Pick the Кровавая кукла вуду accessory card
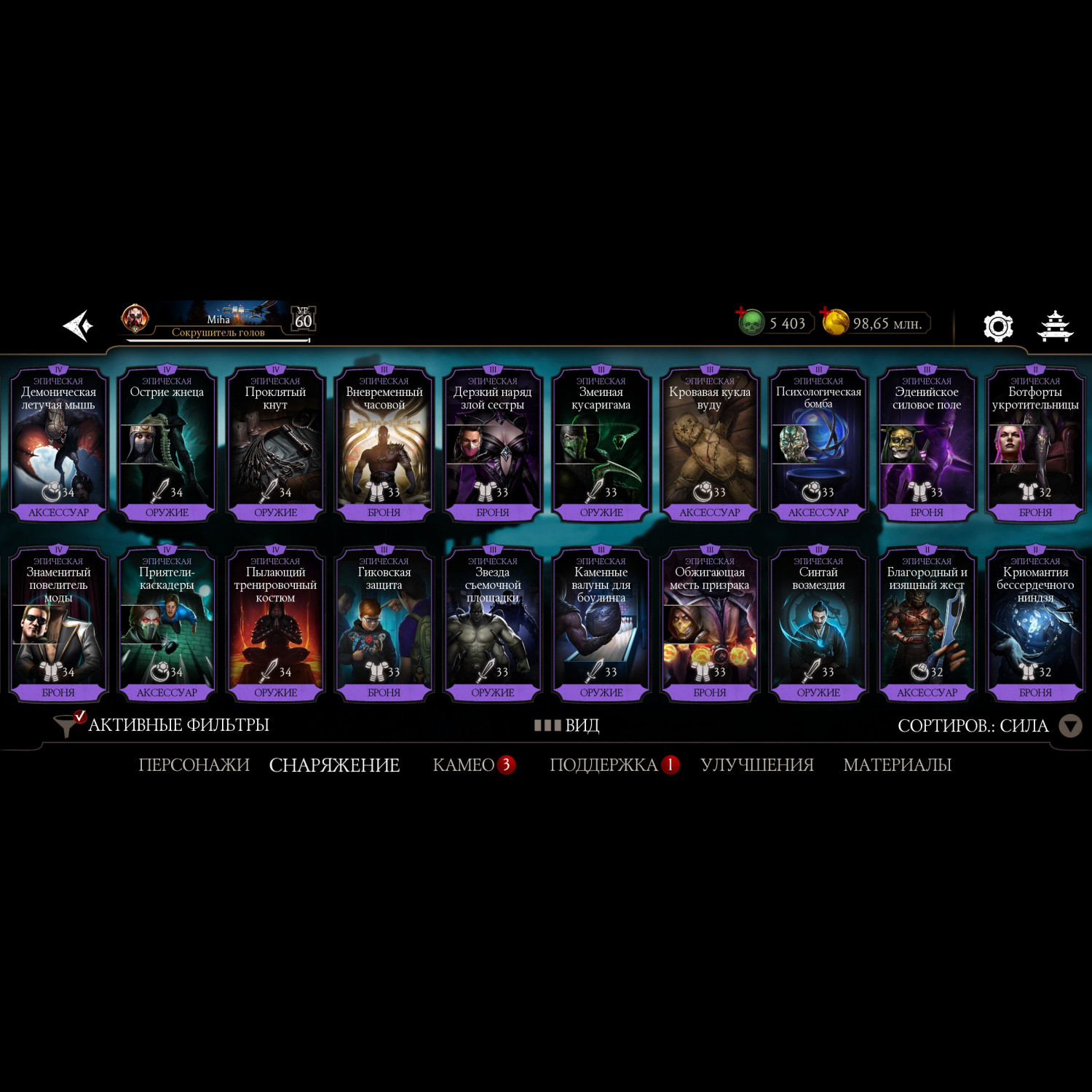 tap(709, 444)
